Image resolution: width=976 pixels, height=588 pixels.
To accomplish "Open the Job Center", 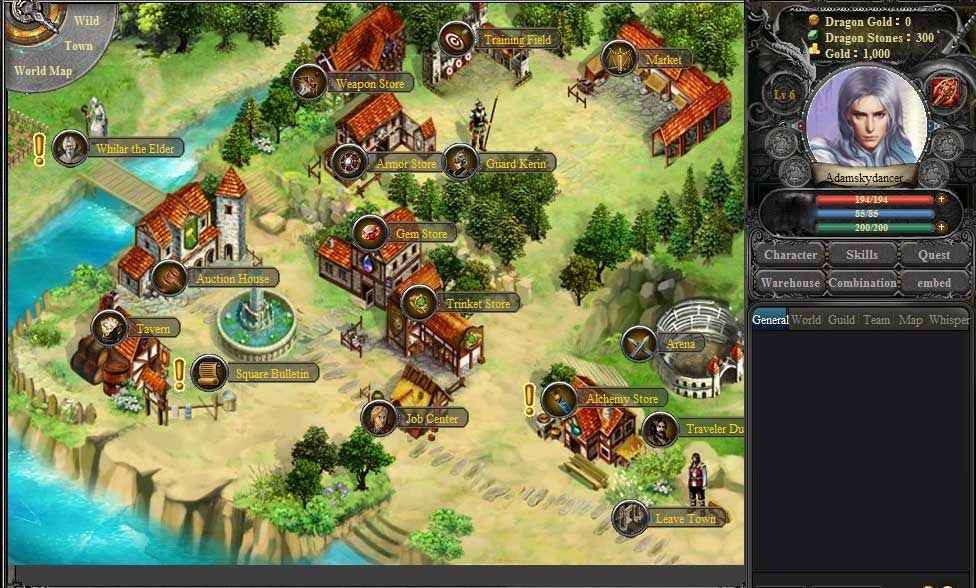I will coord(431,419).
